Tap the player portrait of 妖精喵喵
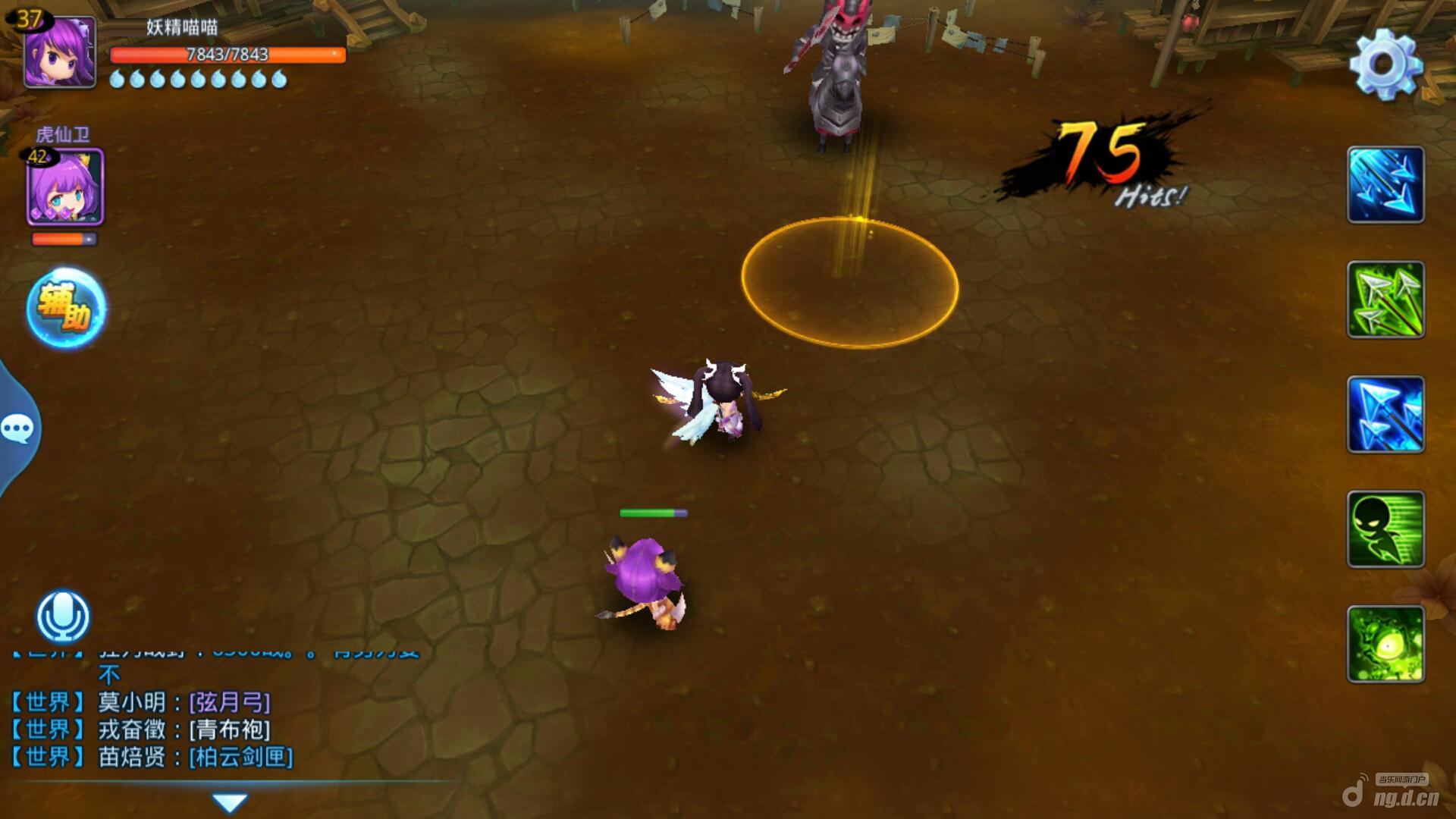Image resolution: width=1456 pixels, height=819 pixels. pyautogui.click(x=59, y=52)
